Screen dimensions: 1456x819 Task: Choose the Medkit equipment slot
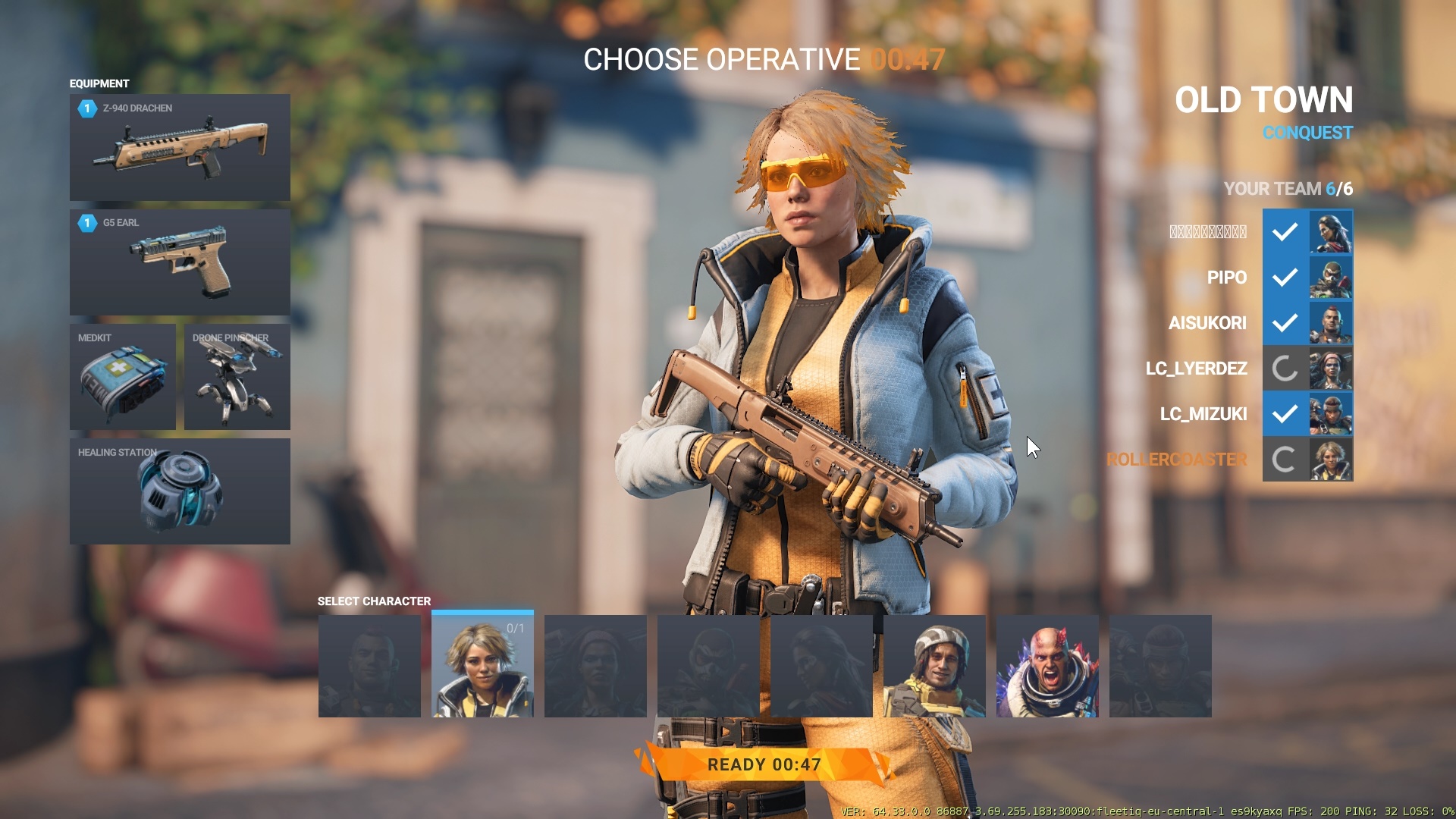coord(123,377)
